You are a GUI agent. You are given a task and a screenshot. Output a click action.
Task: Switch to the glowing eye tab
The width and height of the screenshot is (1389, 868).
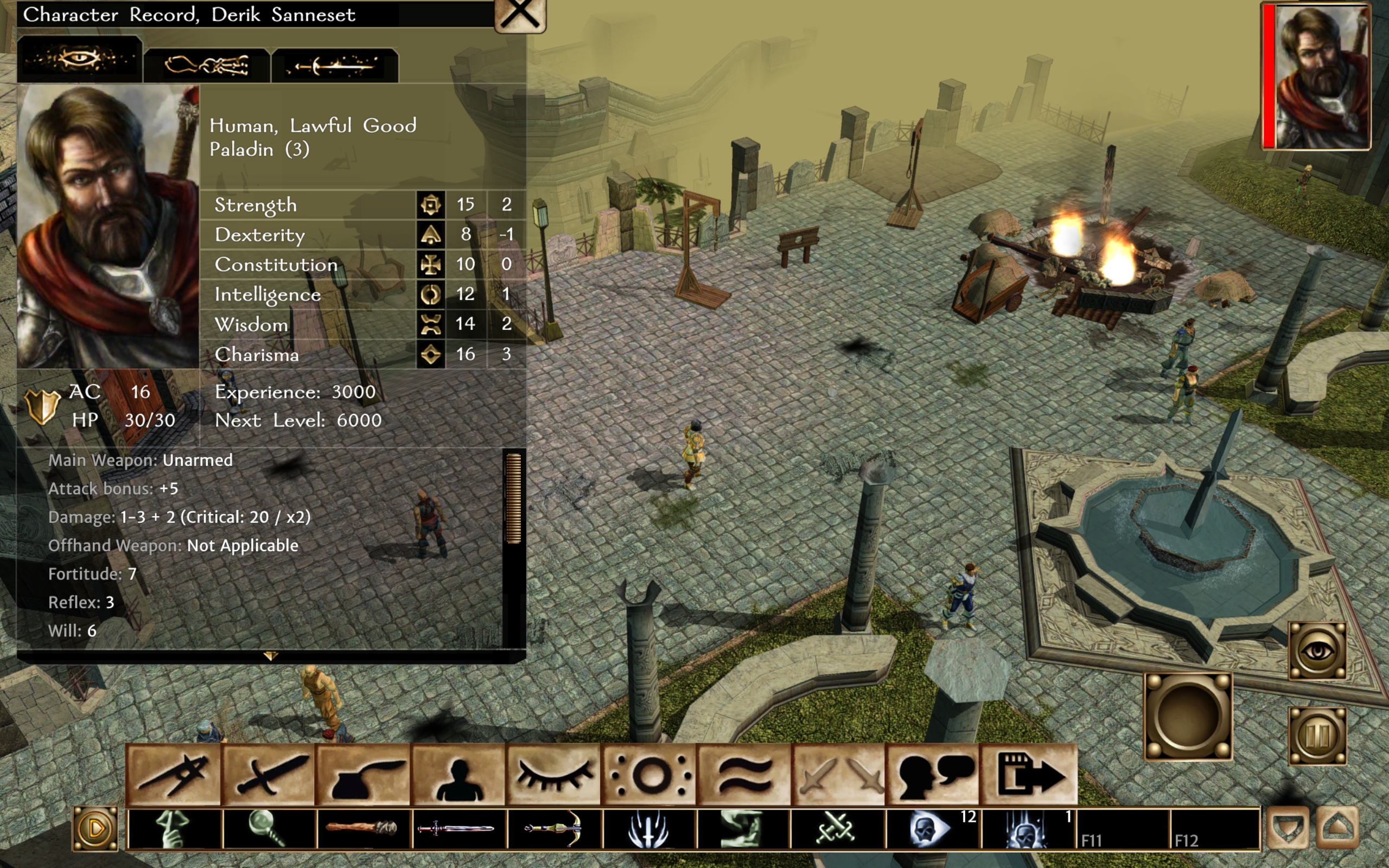coord(80,59)
